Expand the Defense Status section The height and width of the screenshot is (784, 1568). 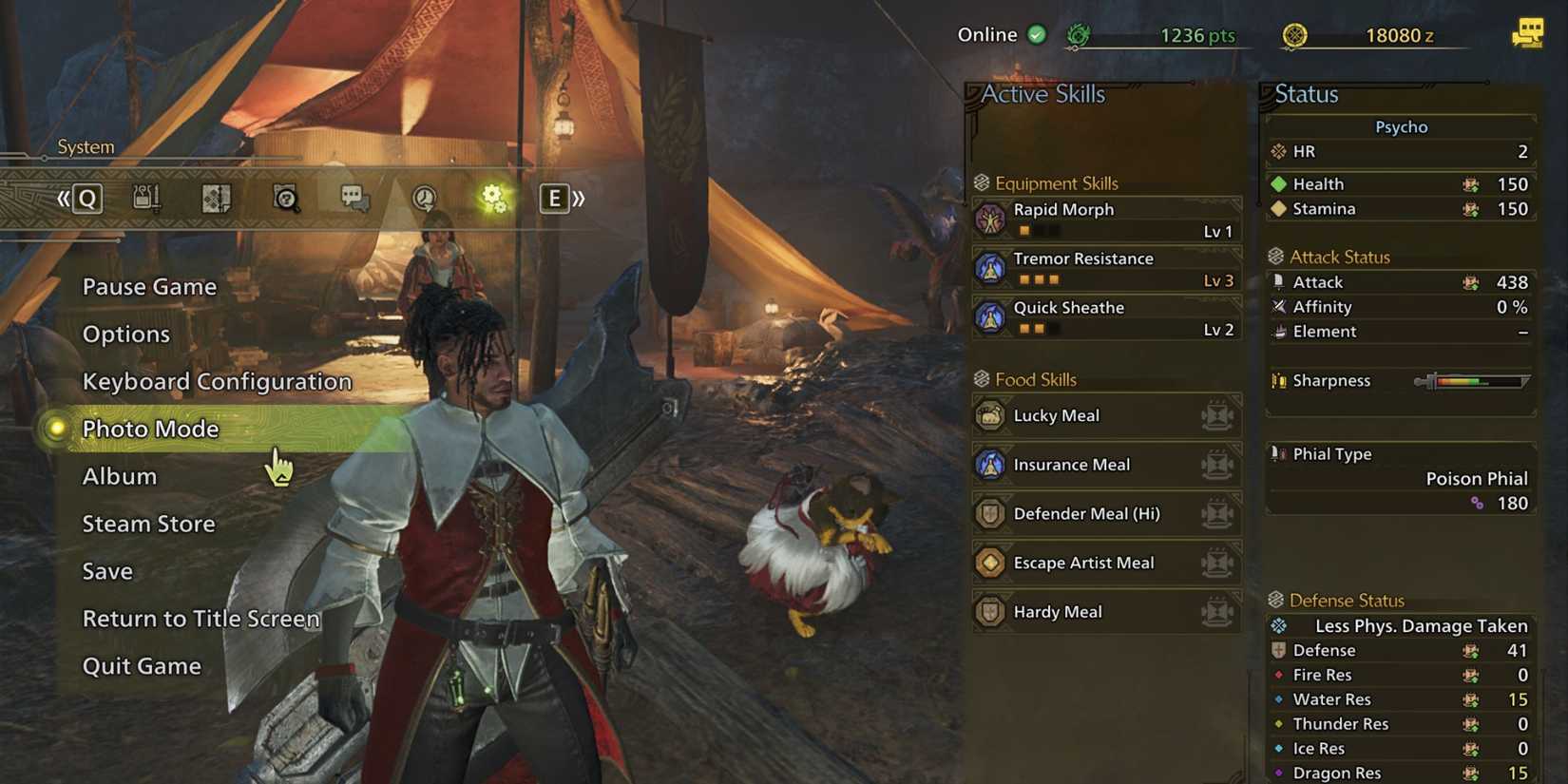(x=1348, y=600)
